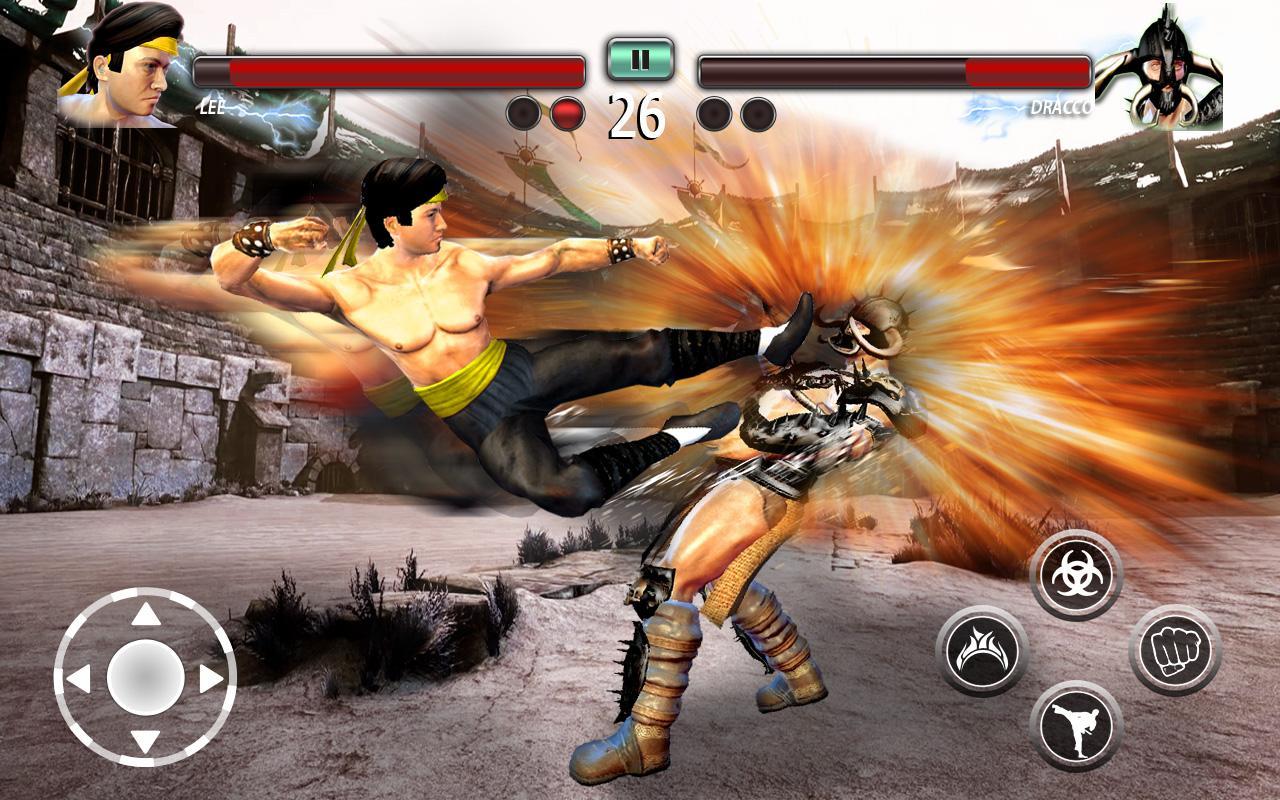This screenshot has width=1280, height=800.
Task: Tap Dracco's first round indicator dot
Action: coord(713,112)
